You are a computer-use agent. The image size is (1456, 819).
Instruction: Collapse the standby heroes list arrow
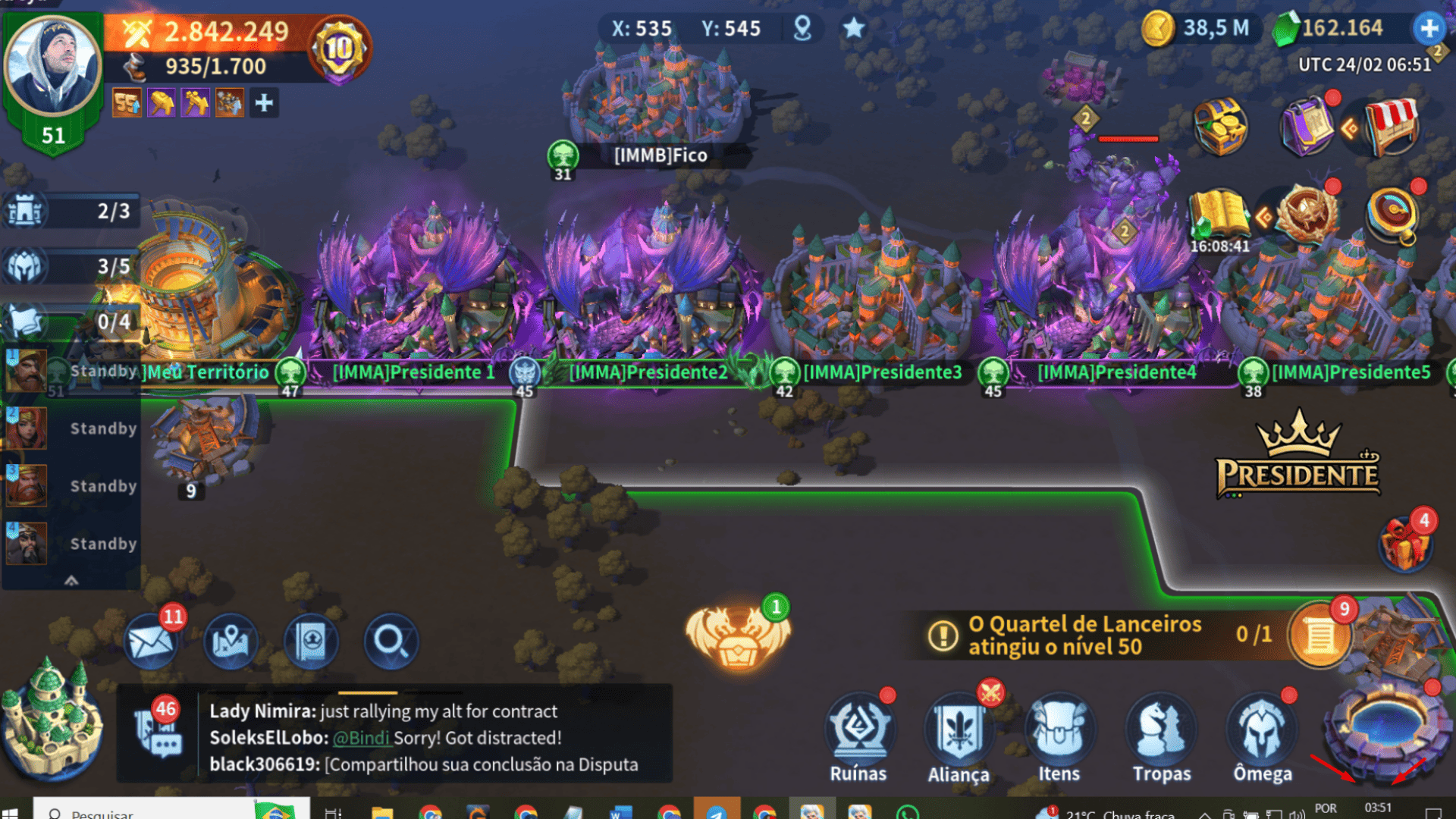click(71, 580)
